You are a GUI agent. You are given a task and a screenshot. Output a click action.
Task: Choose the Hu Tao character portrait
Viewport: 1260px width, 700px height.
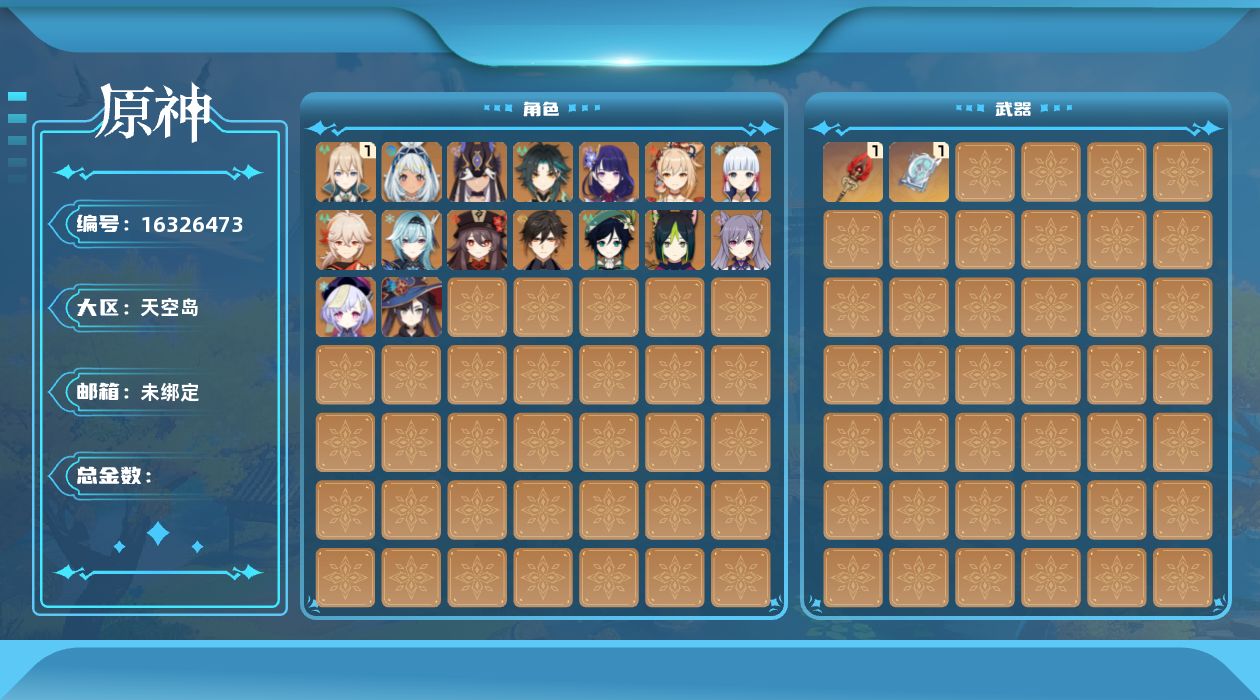pyautogui.click(x=477, y=240)
